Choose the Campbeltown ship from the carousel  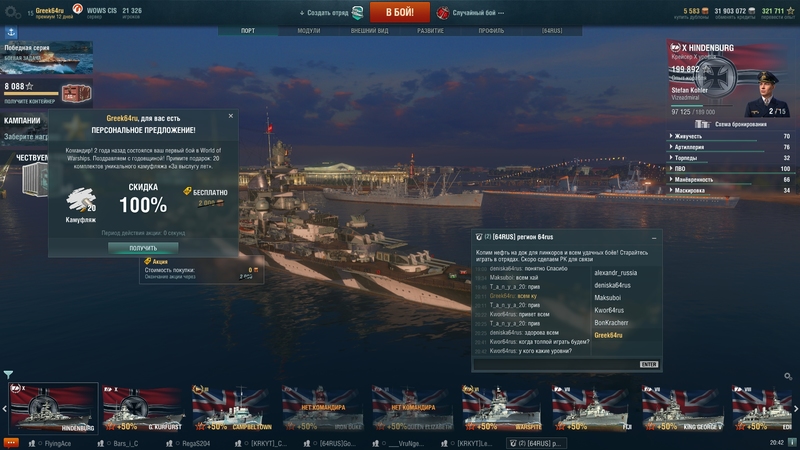[x=232, y=409]
